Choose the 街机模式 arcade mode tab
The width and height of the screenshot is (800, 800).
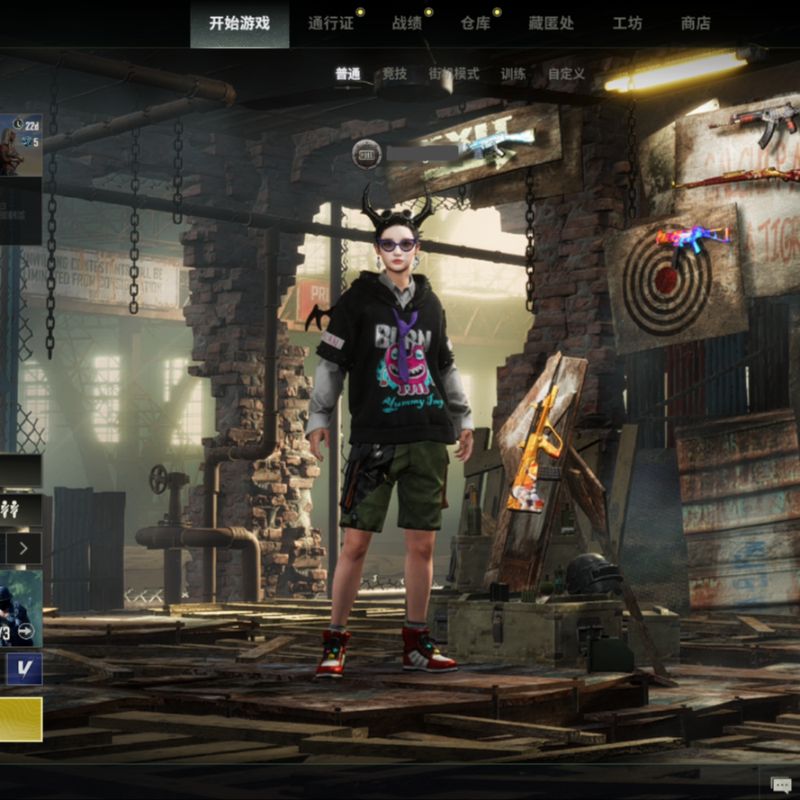[454, 74]
